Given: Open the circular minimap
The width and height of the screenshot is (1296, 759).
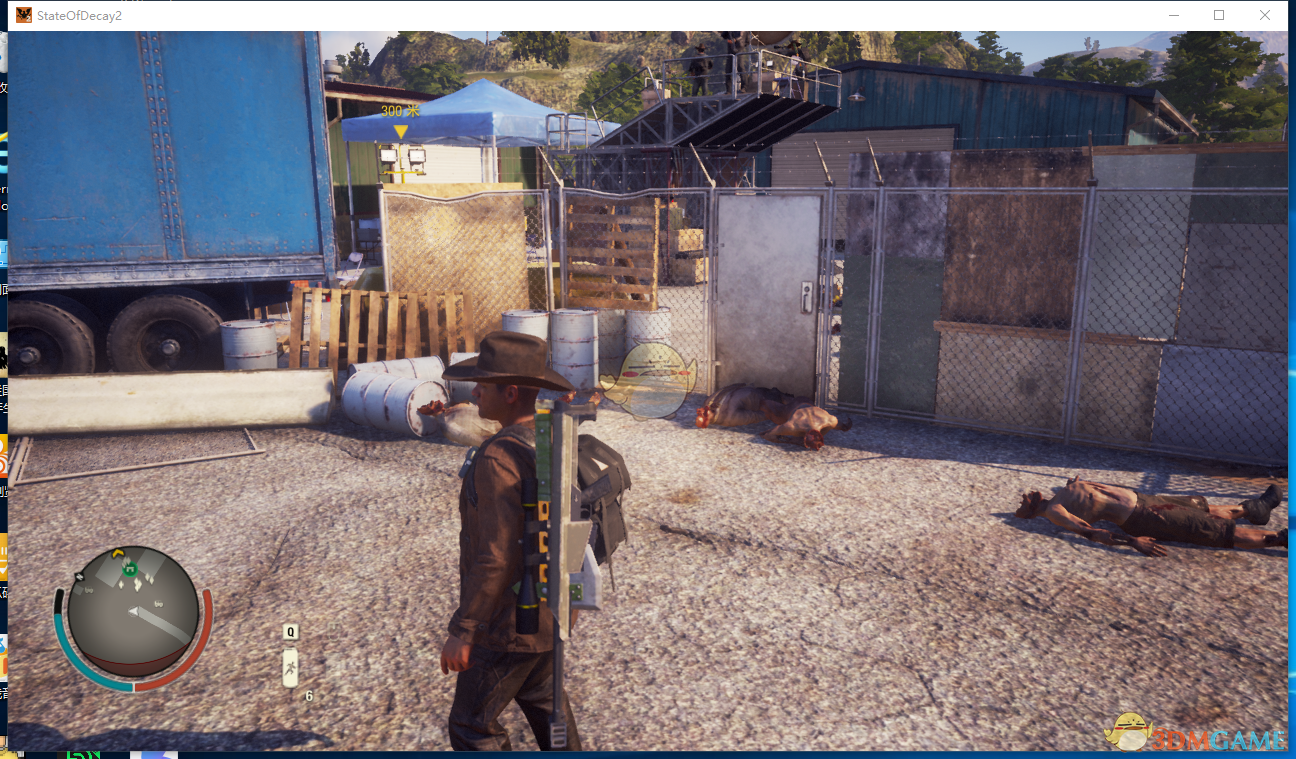Looking at the screenshot, I should point(133,611).
